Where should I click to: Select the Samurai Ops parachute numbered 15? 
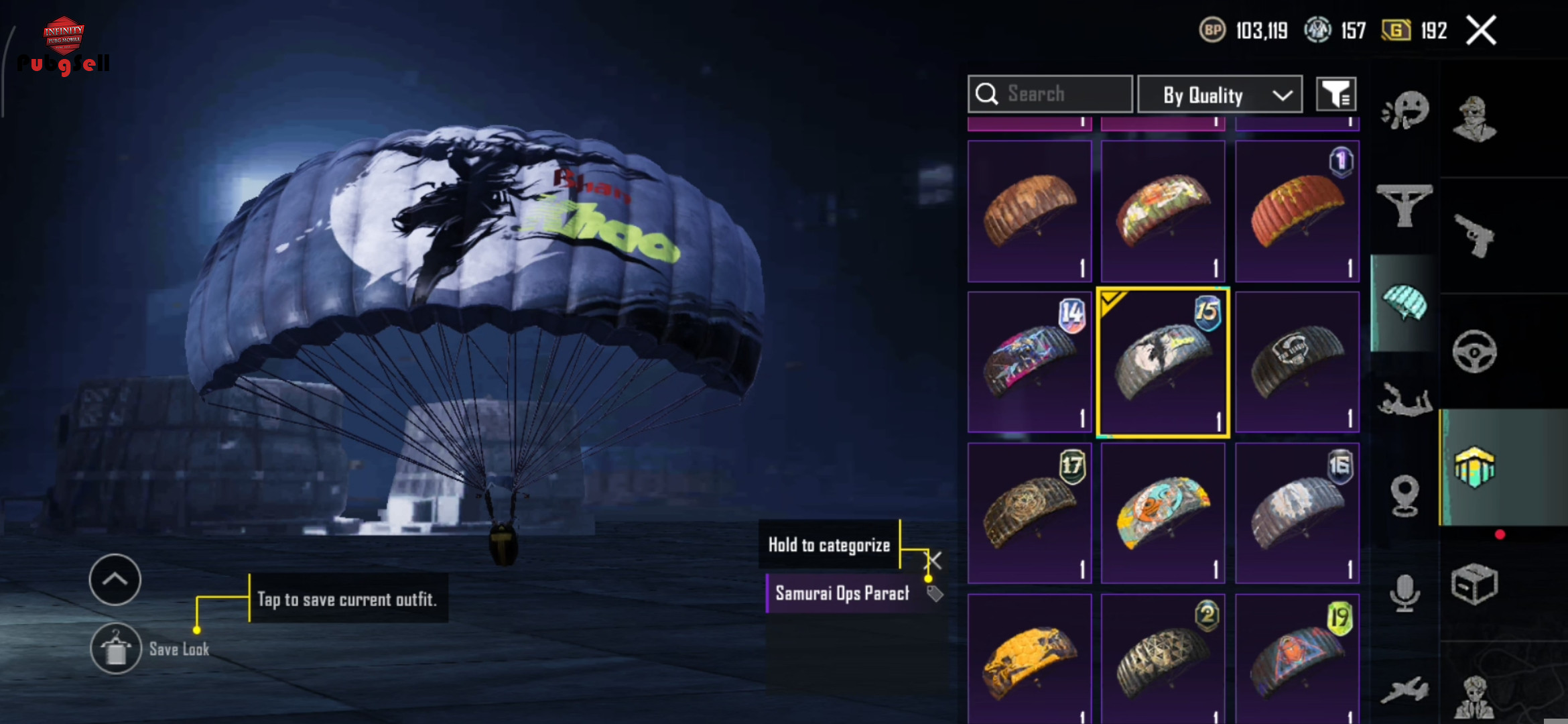tap(1163, 363)
